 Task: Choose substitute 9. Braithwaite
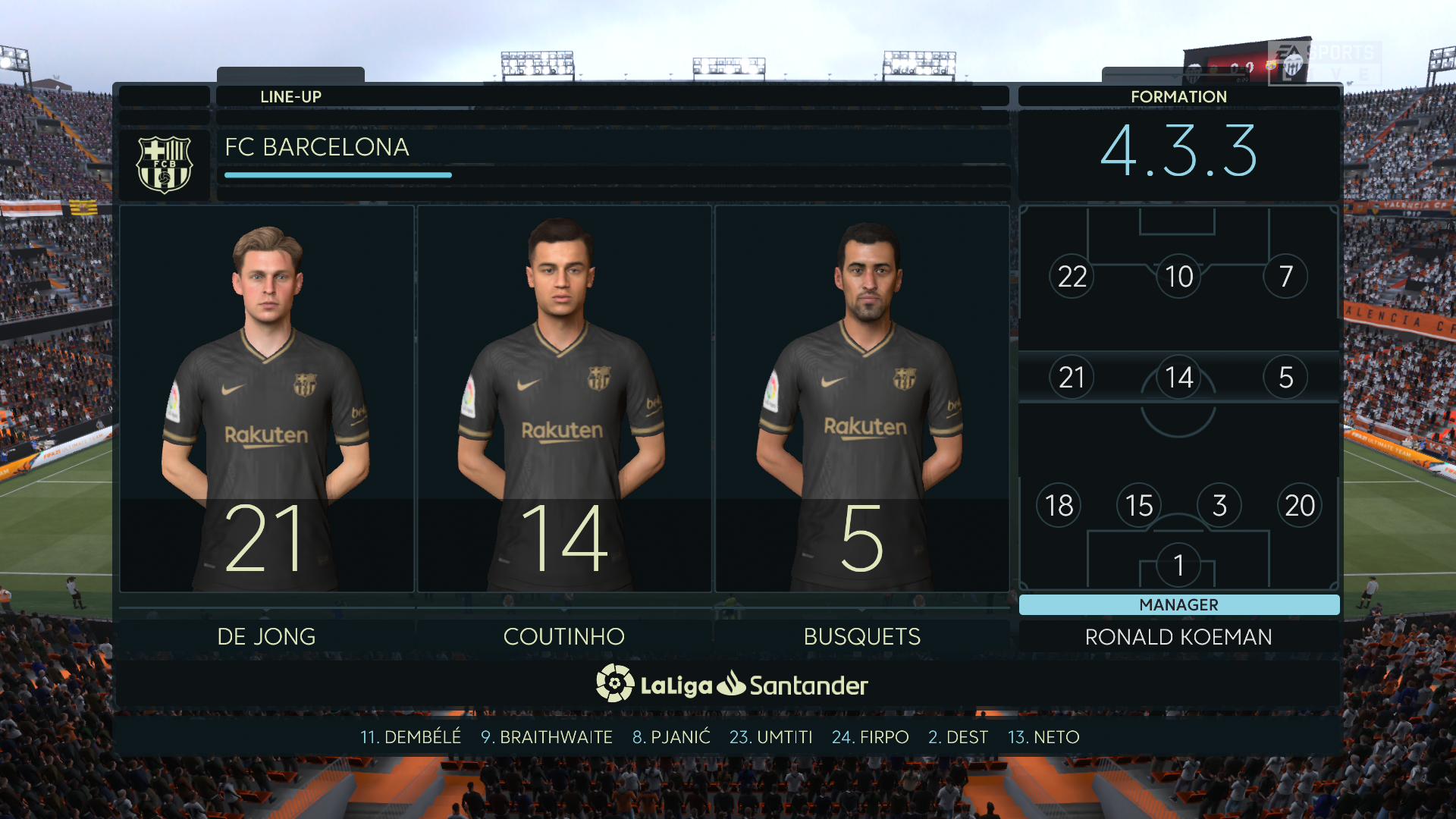[546, 737]
